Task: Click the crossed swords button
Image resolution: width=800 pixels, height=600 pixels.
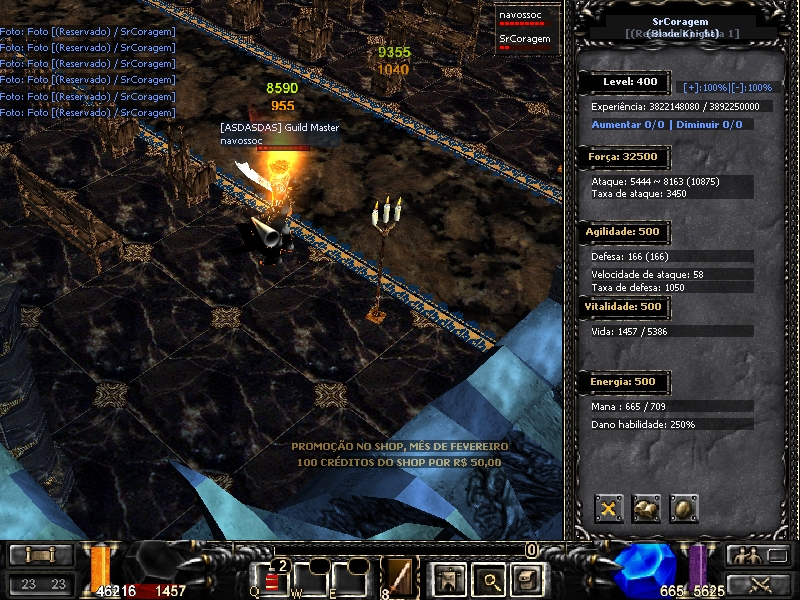Action: tap(760, 584)
